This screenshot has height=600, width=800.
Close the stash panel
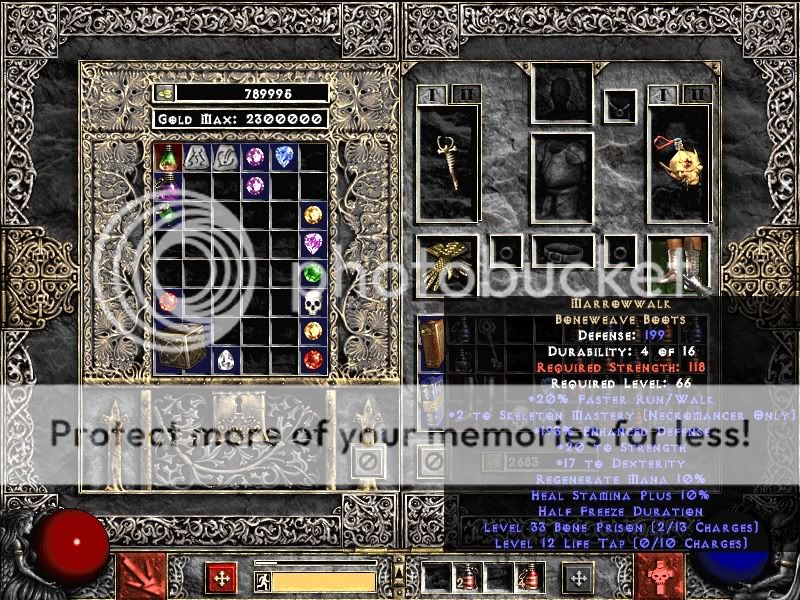367,461
